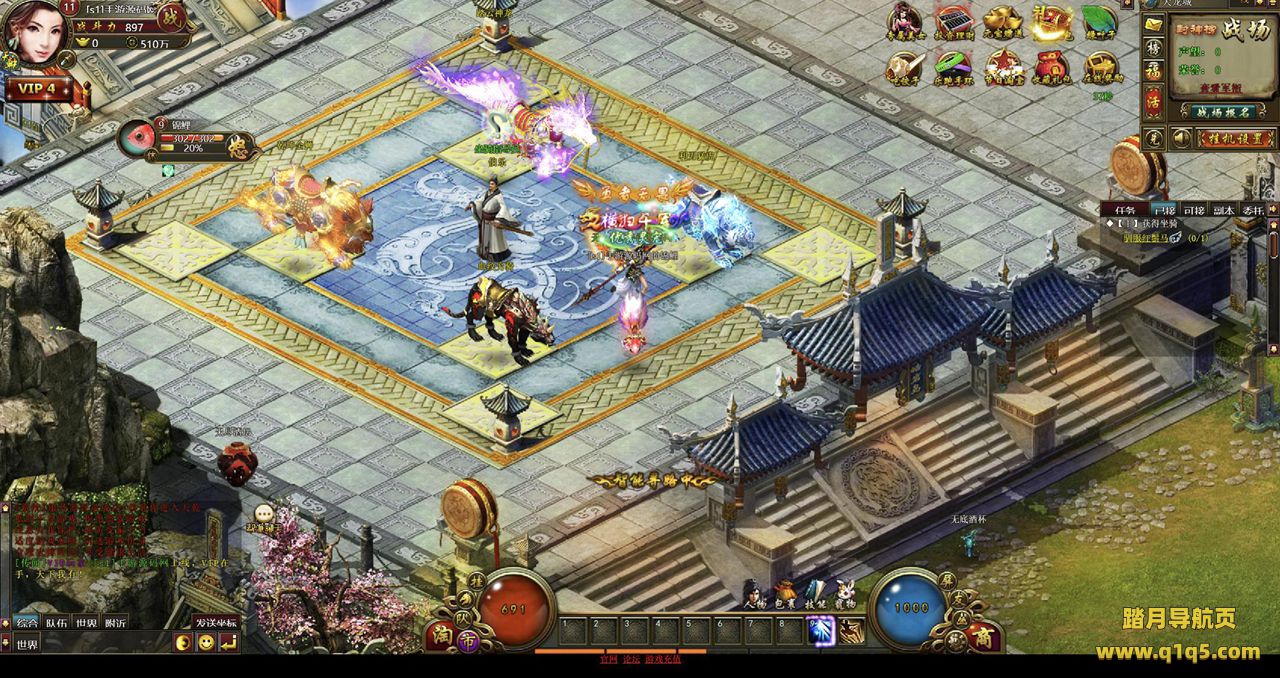Open the mail envelope icon
The height and width of the screenshot is (678, 1280).
point(1154,23)
